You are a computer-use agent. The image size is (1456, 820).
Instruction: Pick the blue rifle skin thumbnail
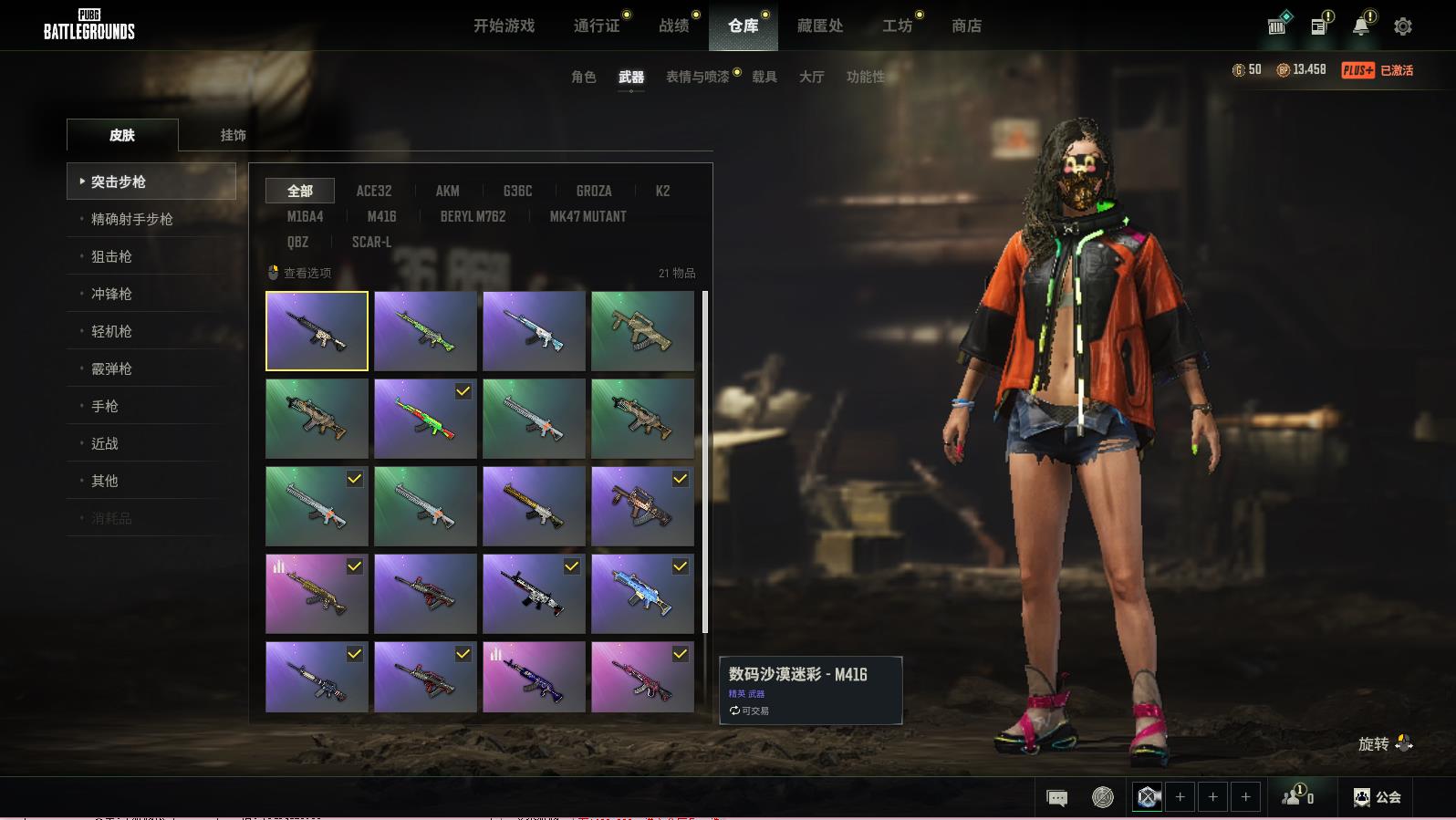[642, 594]
